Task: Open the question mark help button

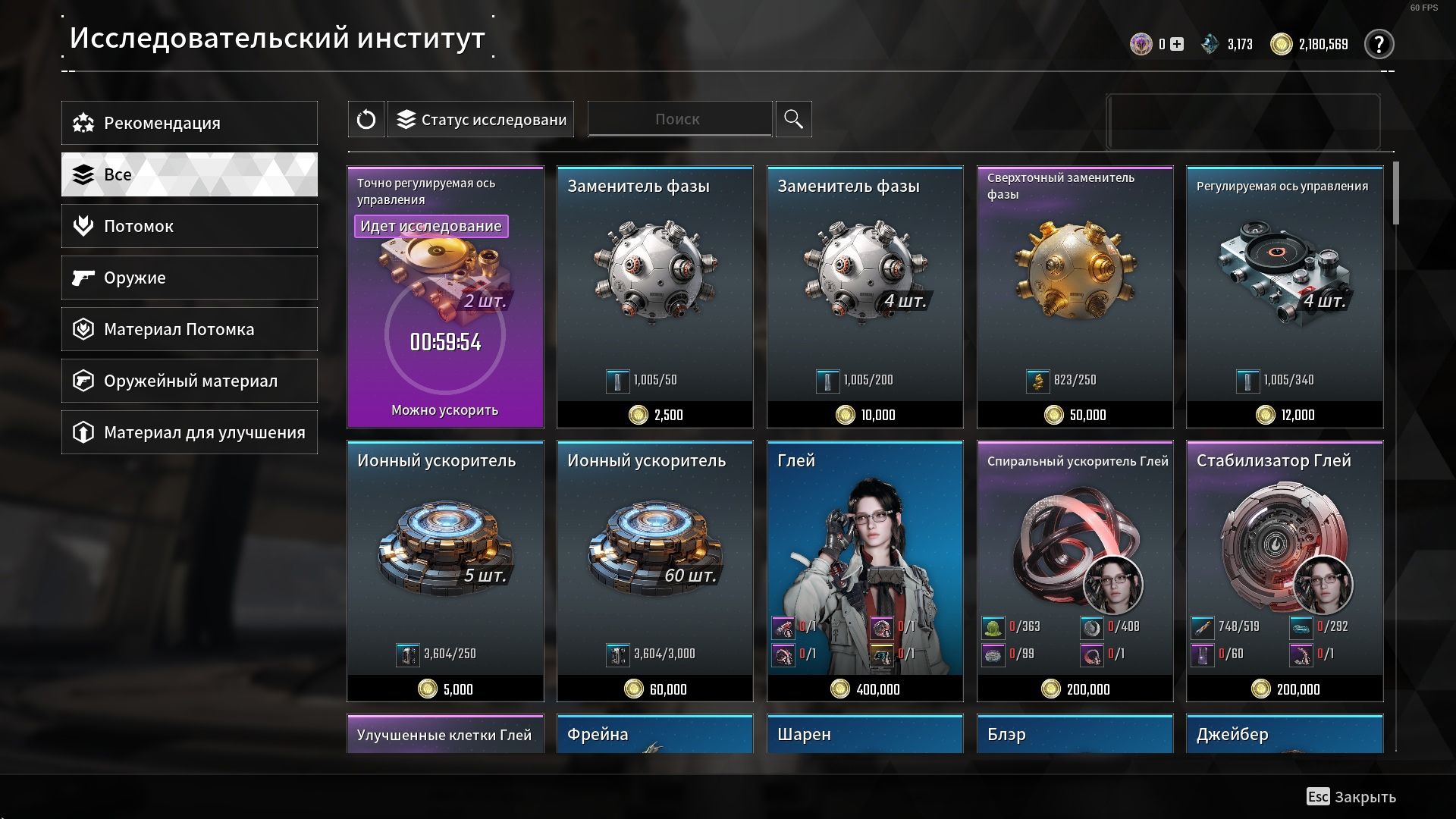Action: (x=1379, y=44)
